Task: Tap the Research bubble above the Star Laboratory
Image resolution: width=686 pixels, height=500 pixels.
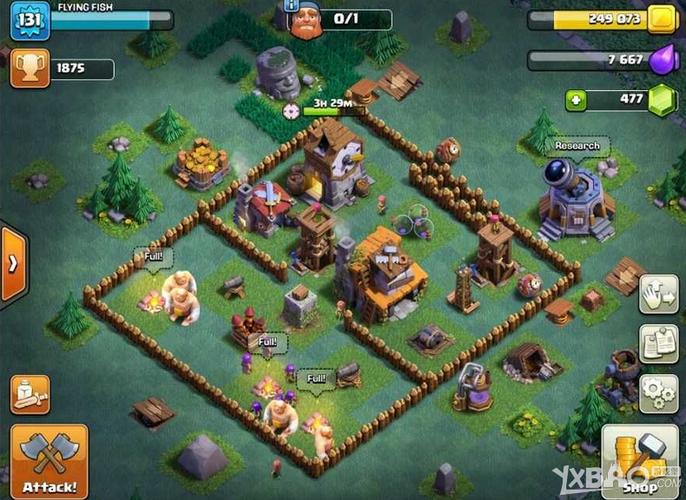Action: pos(576,146)
